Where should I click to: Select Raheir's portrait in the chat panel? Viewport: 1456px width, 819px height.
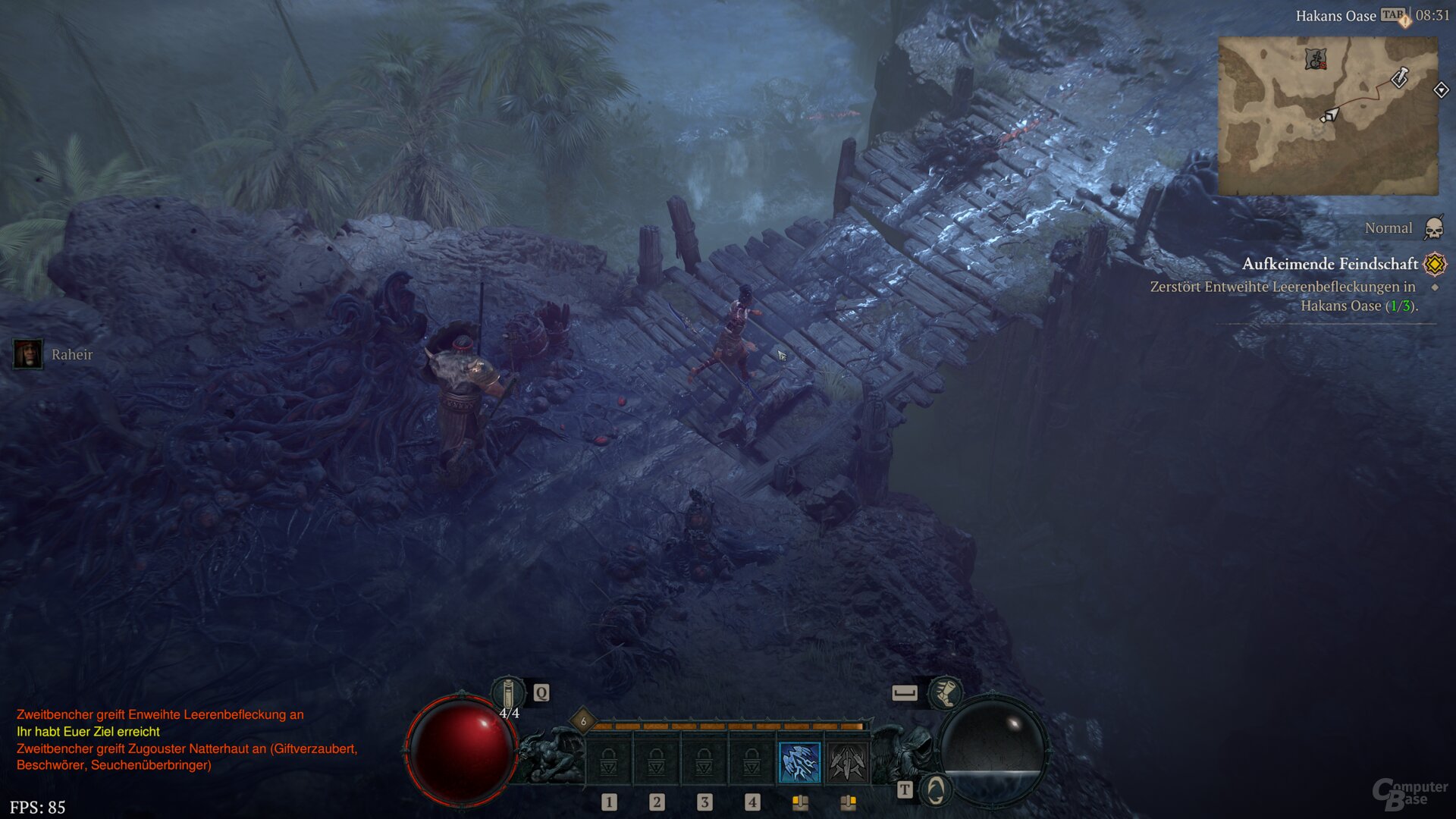tap(28, 355)
